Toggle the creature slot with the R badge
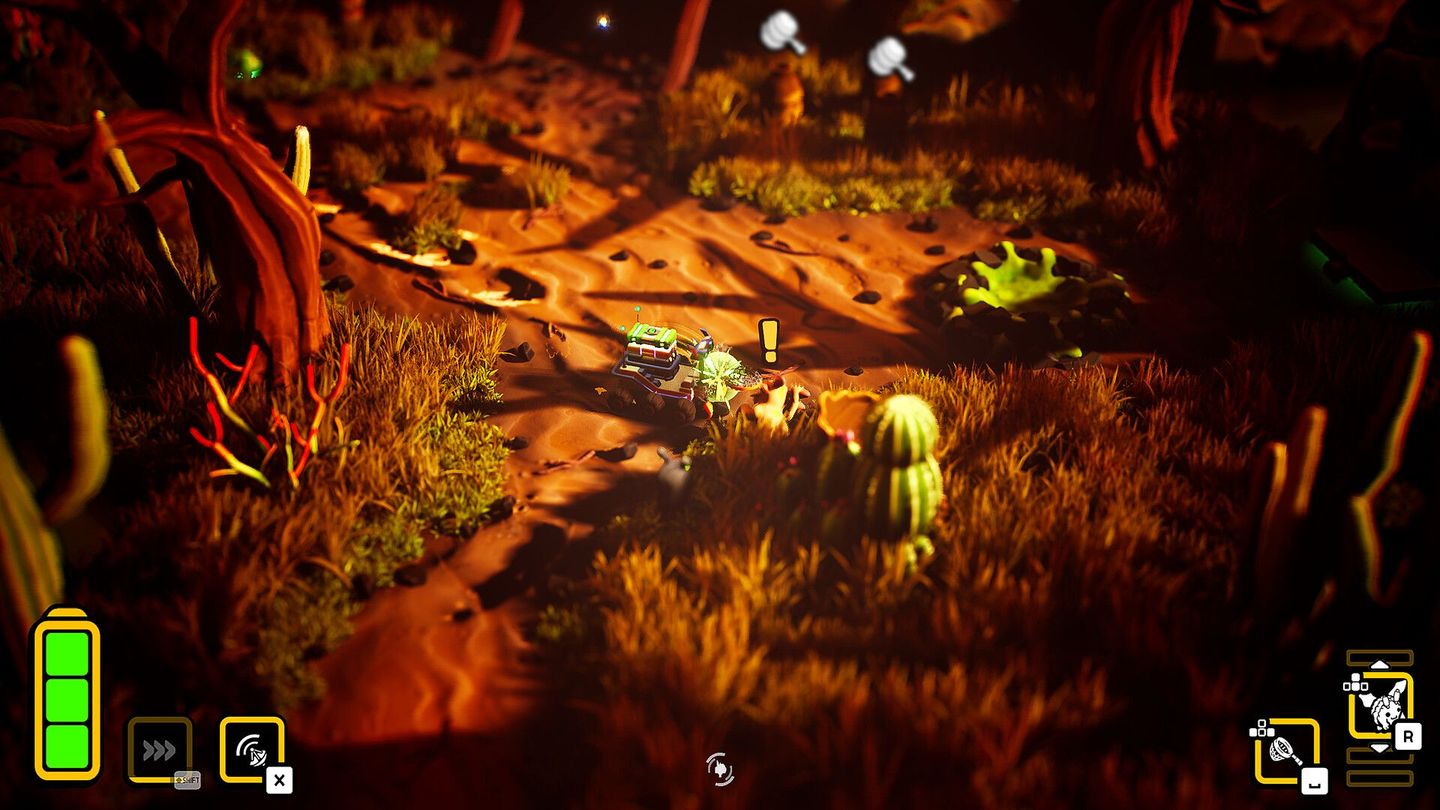 (x=1408, y=735)
